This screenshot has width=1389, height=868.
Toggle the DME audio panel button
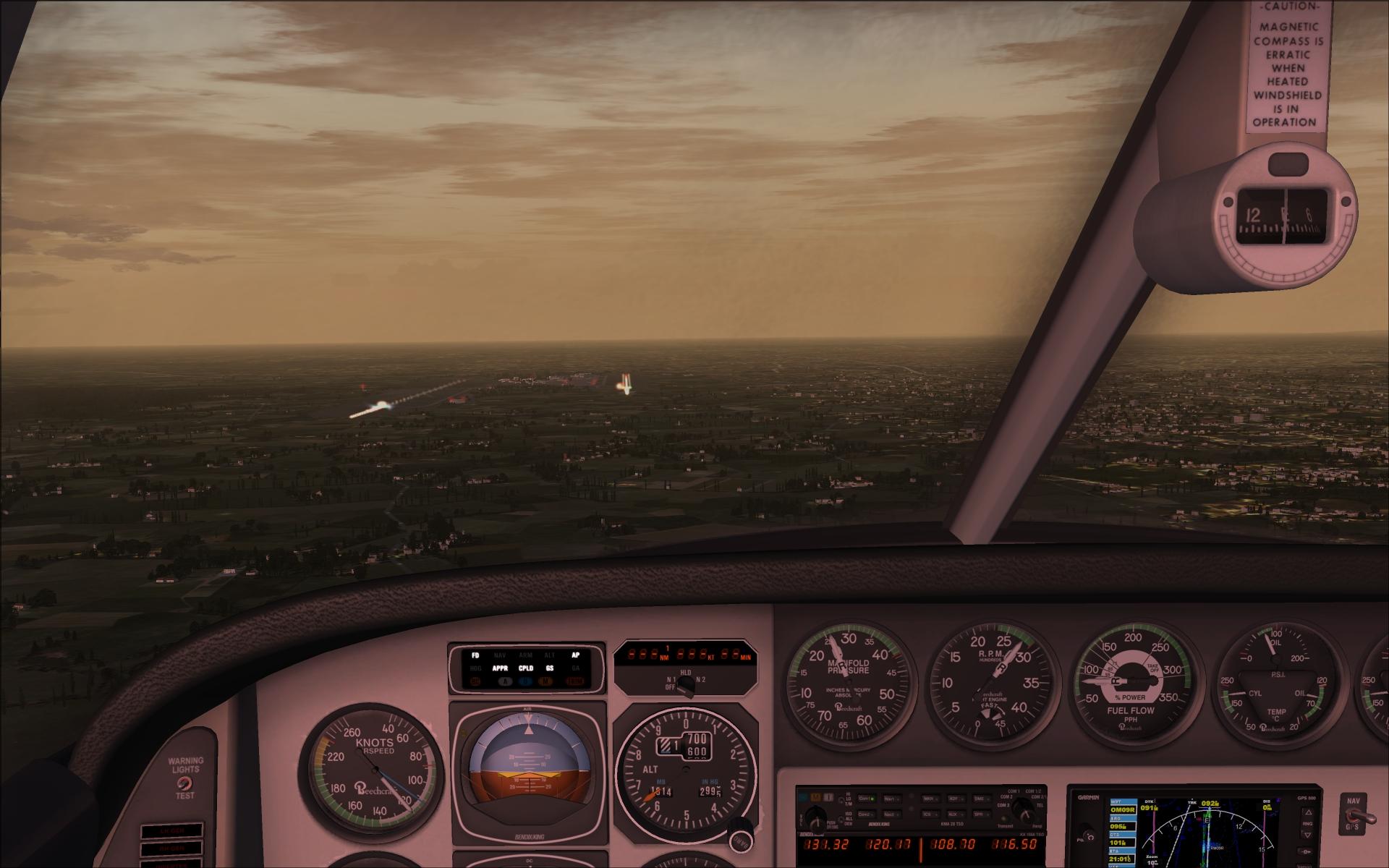coord(983,799)
